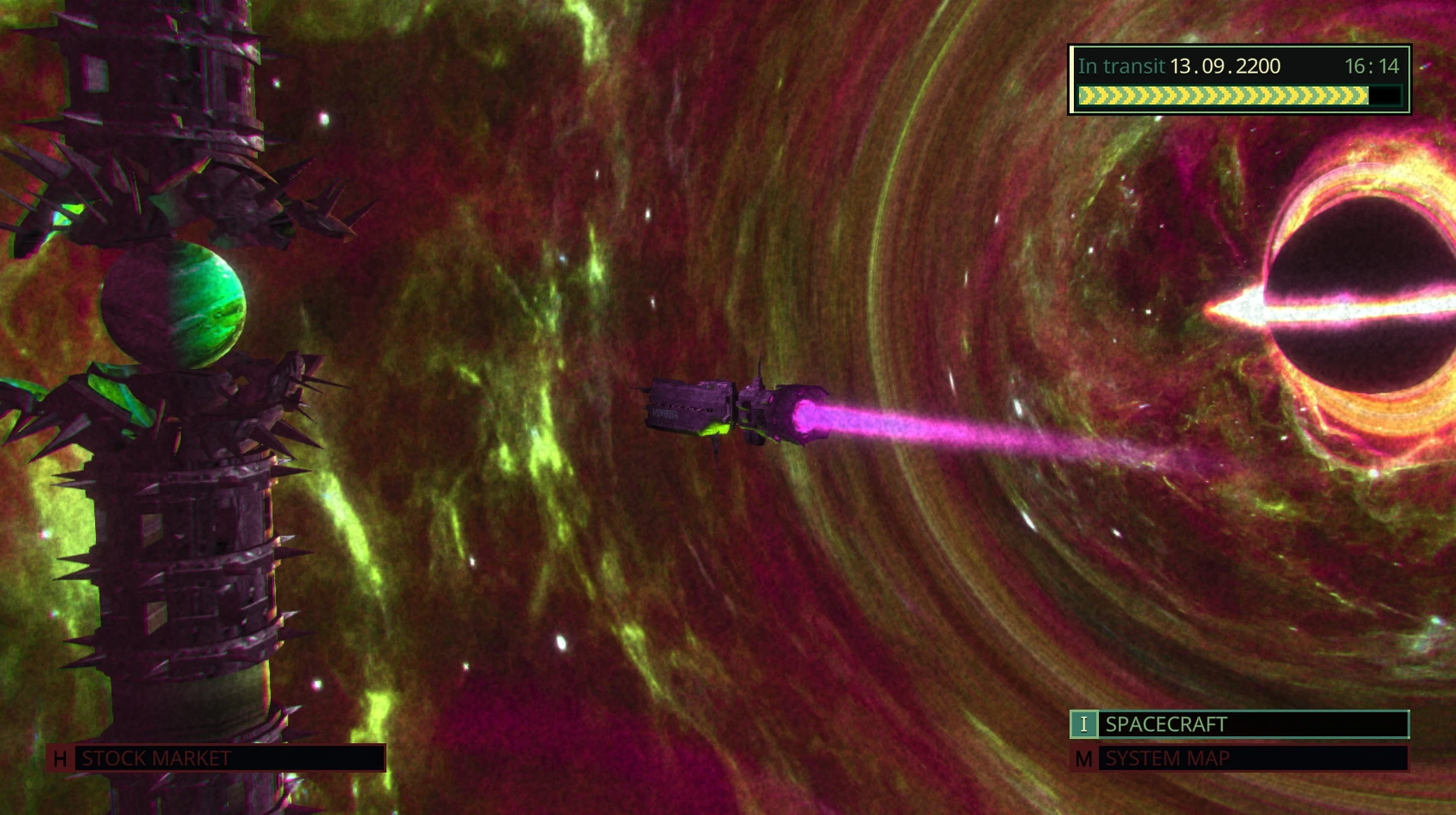
Task: Open the Spacecraft panel
Action: click(1238, 724)
